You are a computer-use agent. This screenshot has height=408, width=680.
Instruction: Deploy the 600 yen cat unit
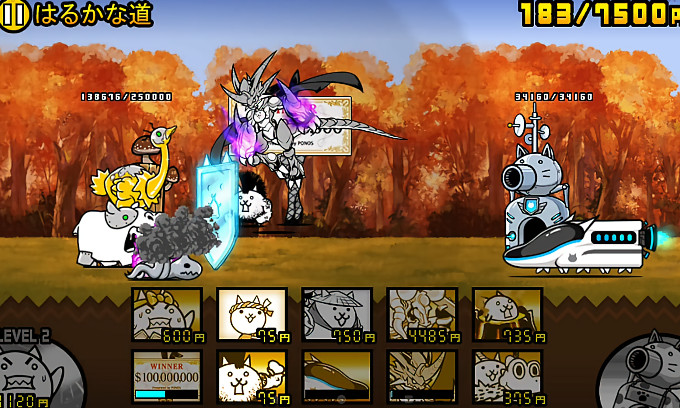pos(167,314)
